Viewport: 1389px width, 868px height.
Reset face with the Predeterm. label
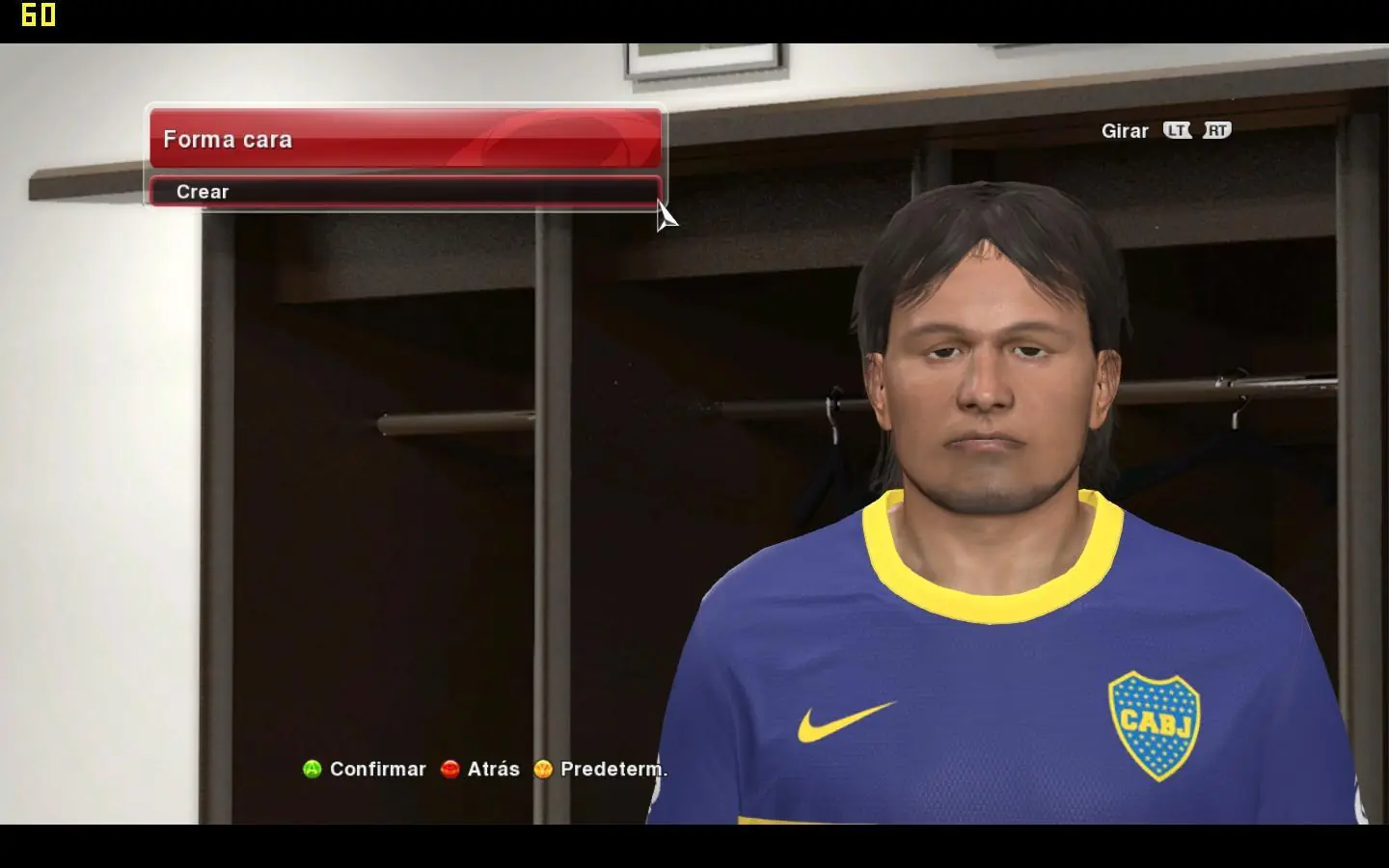(x=612, y=770)
